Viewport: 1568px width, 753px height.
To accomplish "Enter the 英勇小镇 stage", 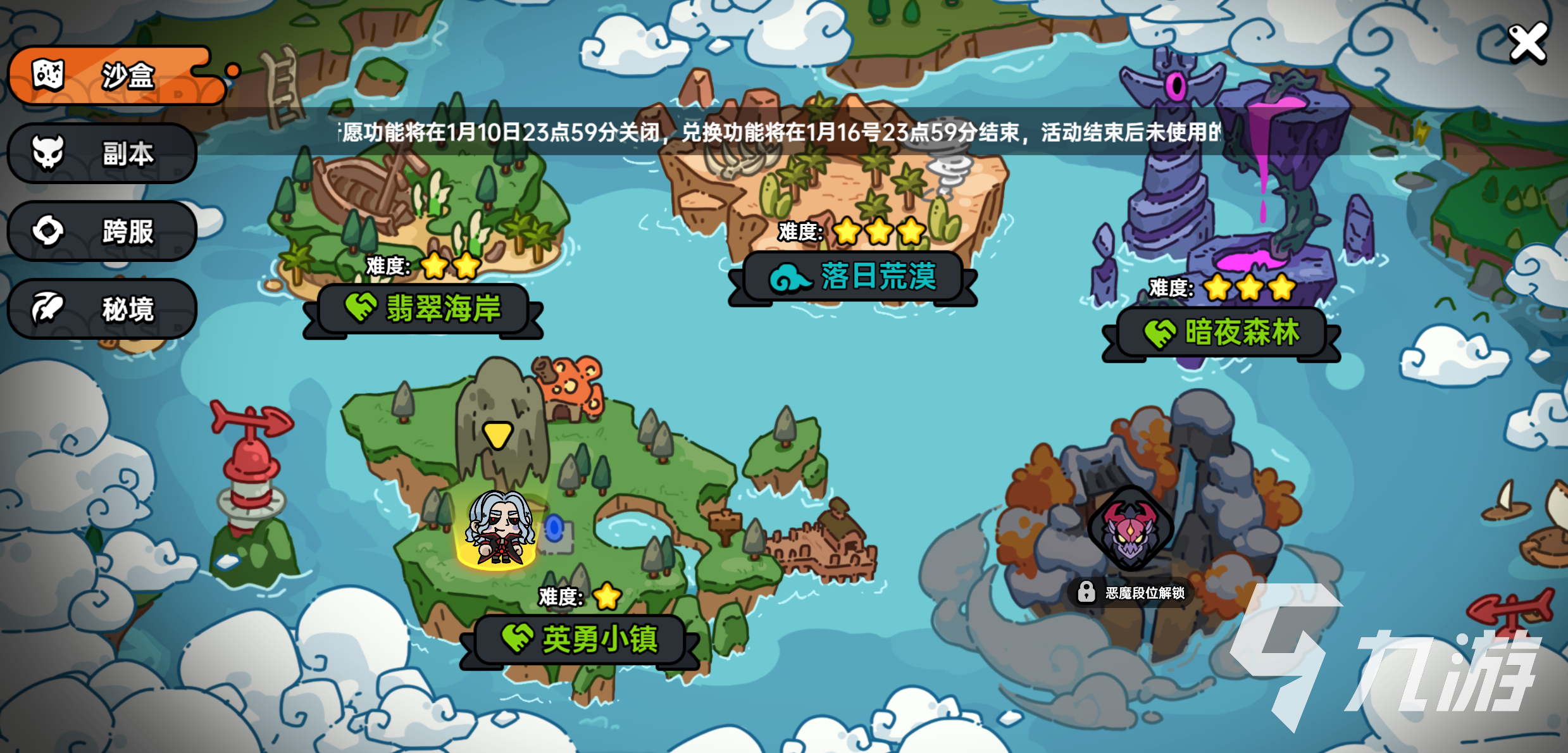I will [580, 639].
